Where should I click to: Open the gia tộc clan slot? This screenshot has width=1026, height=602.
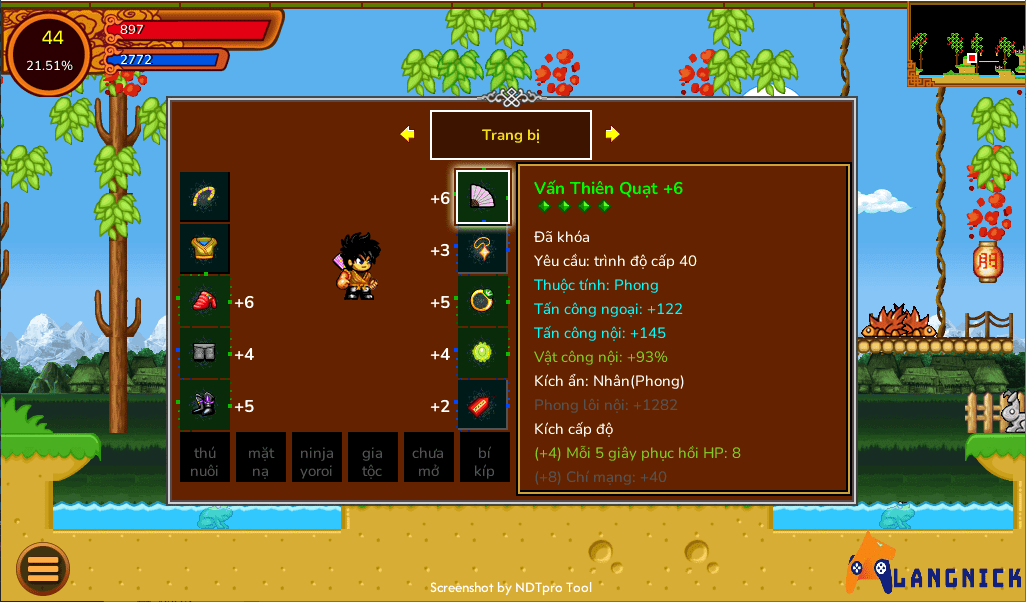click(x=373, y=458)
